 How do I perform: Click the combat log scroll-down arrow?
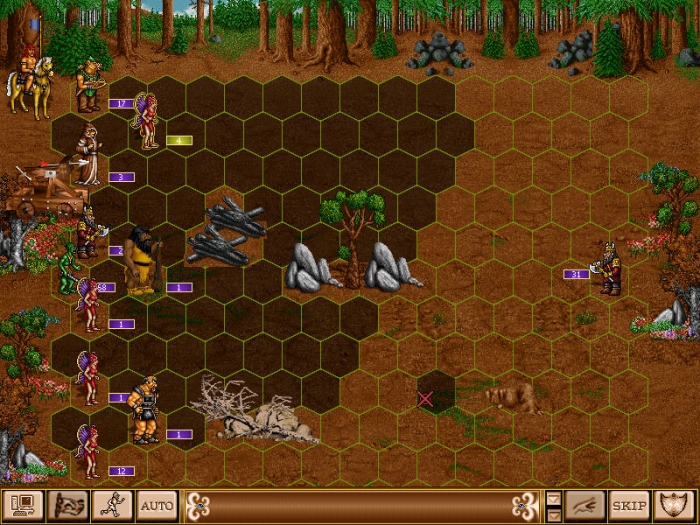point(554,512)
